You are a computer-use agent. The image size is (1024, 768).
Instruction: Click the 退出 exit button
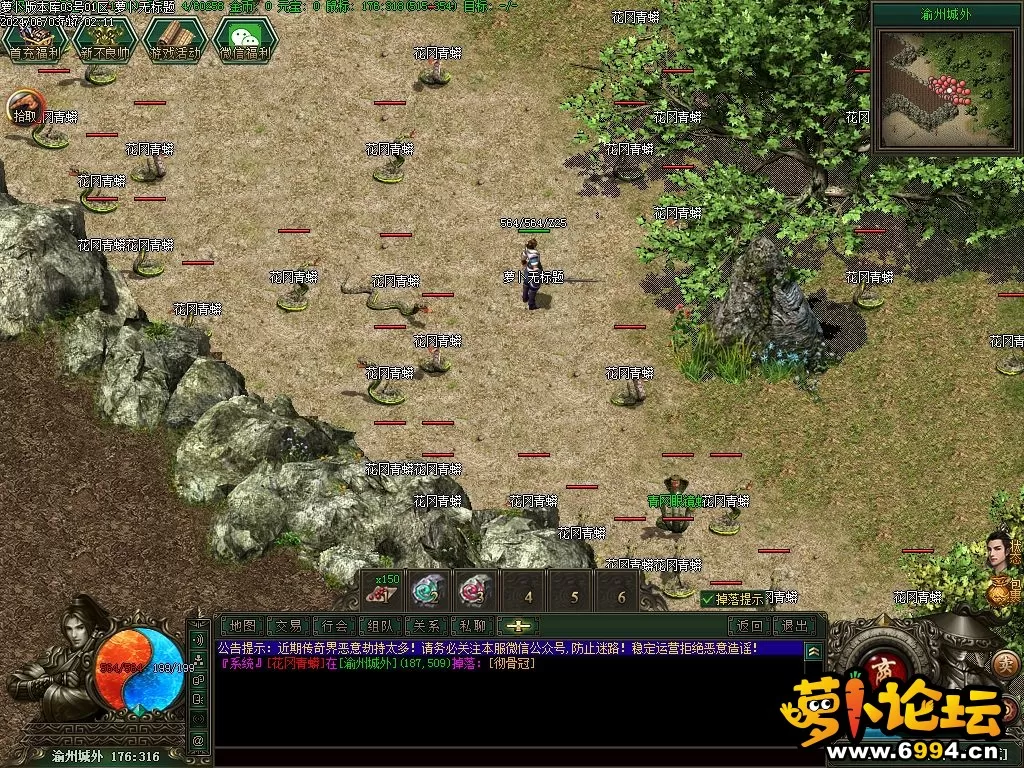(795, 626)
